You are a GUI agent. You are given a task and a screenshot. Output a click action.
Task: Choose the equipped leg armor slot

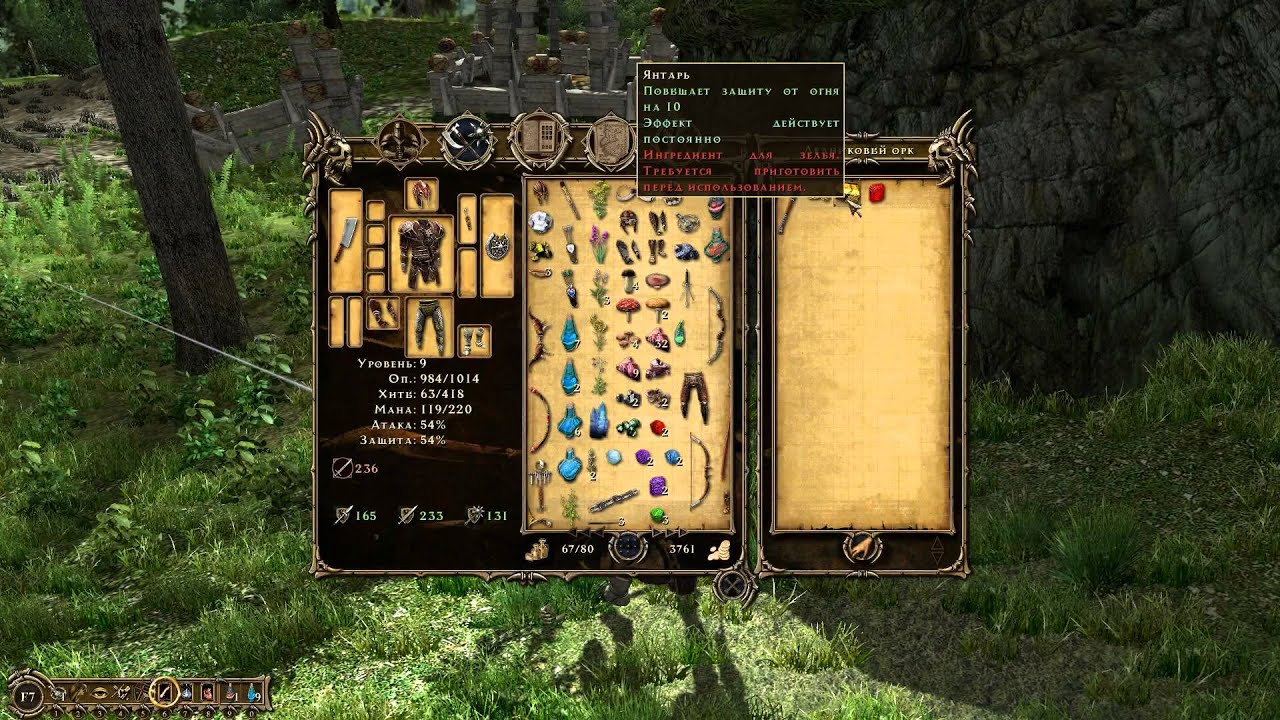pos(430,325)
